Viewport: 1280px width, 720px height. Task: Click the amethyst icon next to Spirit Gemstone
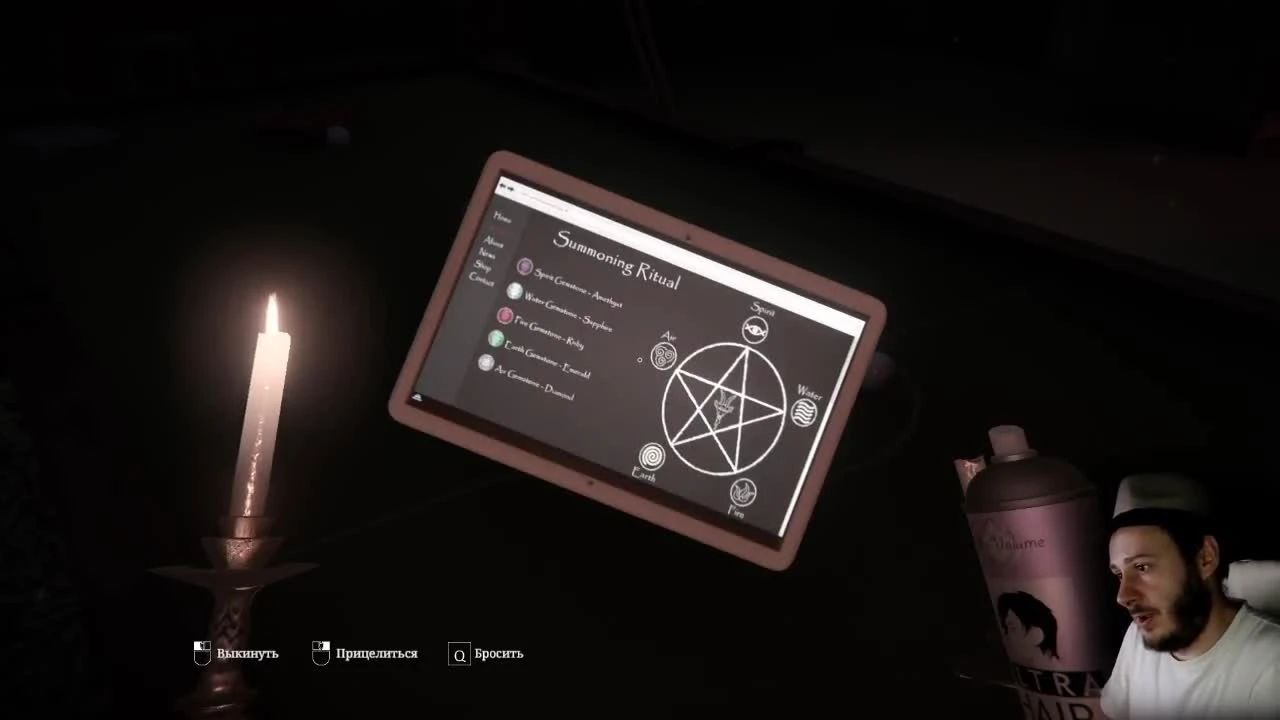tap(524, 266)
